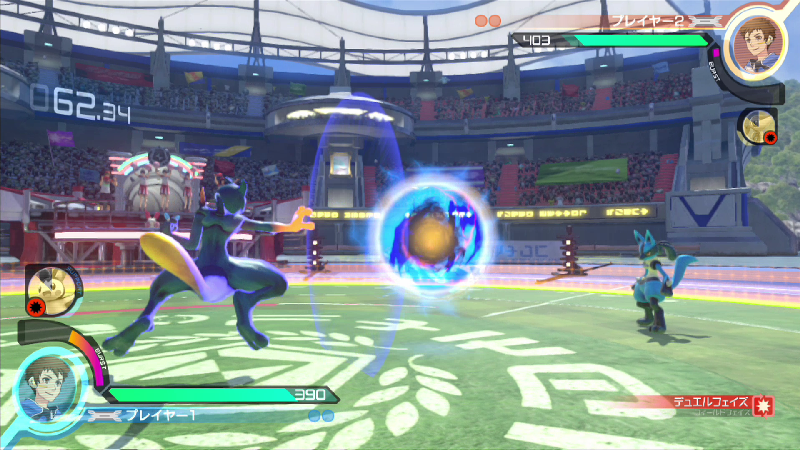Select Player 1's trainer portrait
The width and height of the screenshot is (800, 450).
pyautogui.click(x=49, y=386)
